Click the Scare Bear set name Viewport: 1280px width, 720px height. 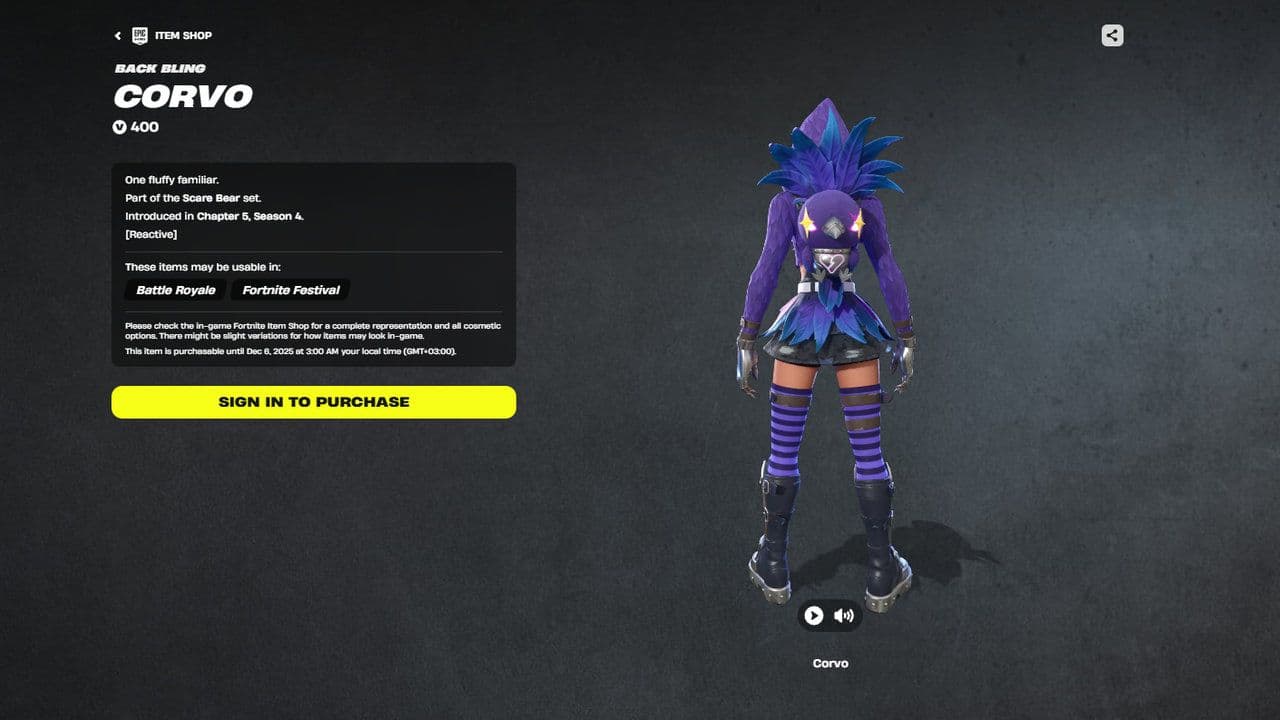pyautogui.click(x=213, y=198)
